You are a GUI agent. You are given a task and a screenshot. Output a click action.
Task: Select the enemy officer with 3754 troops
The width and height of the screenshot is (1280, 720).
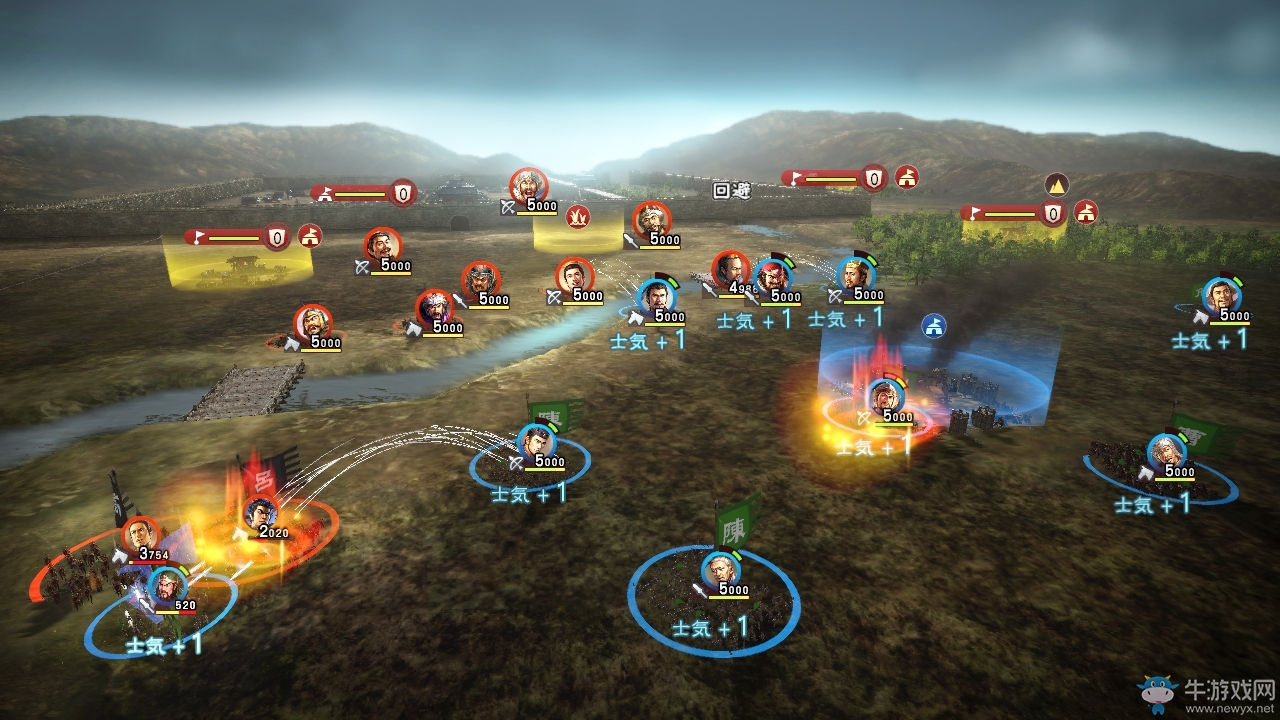point(142,534)
